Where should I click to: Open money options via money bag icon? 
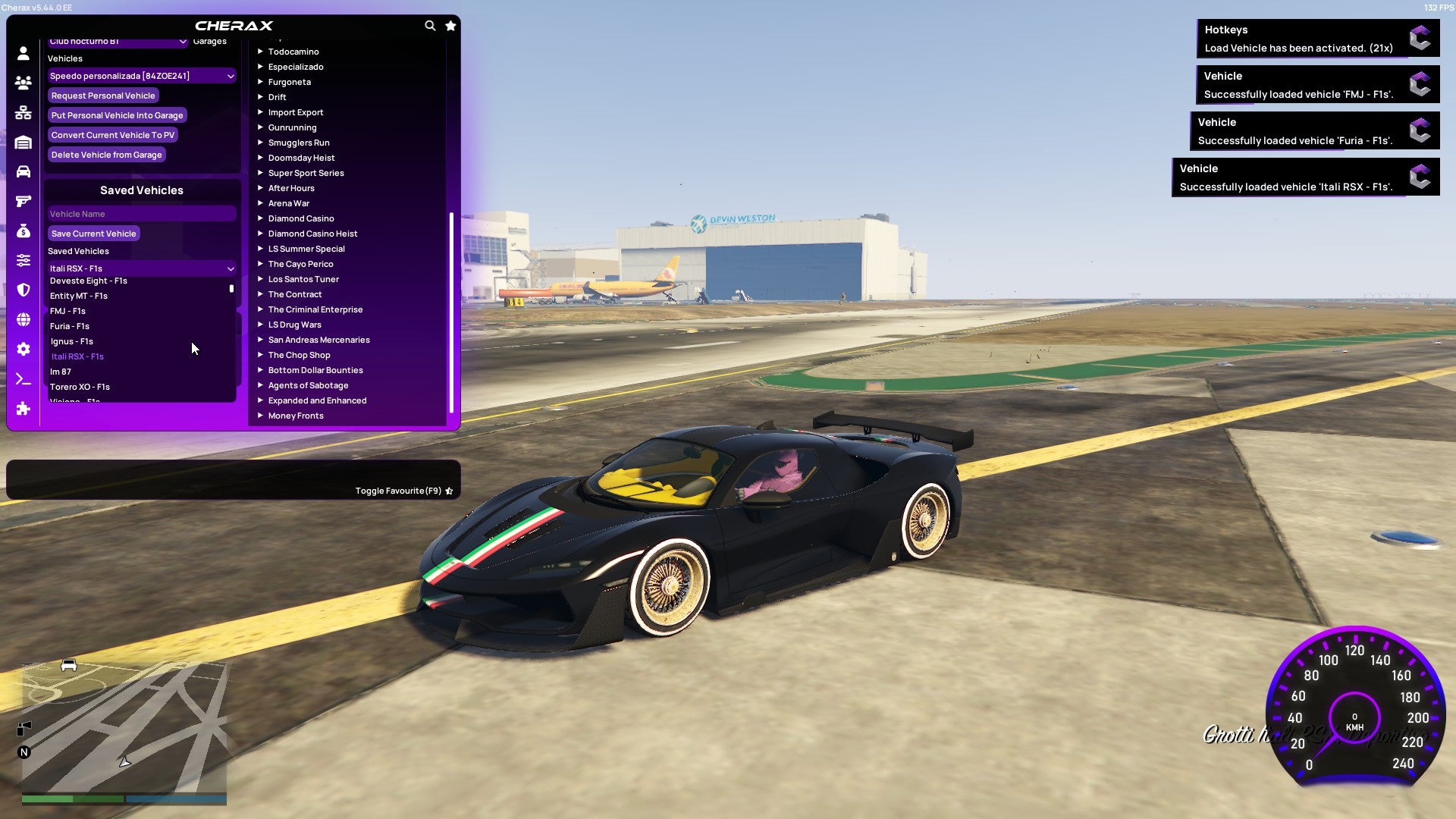coord(23,229)
